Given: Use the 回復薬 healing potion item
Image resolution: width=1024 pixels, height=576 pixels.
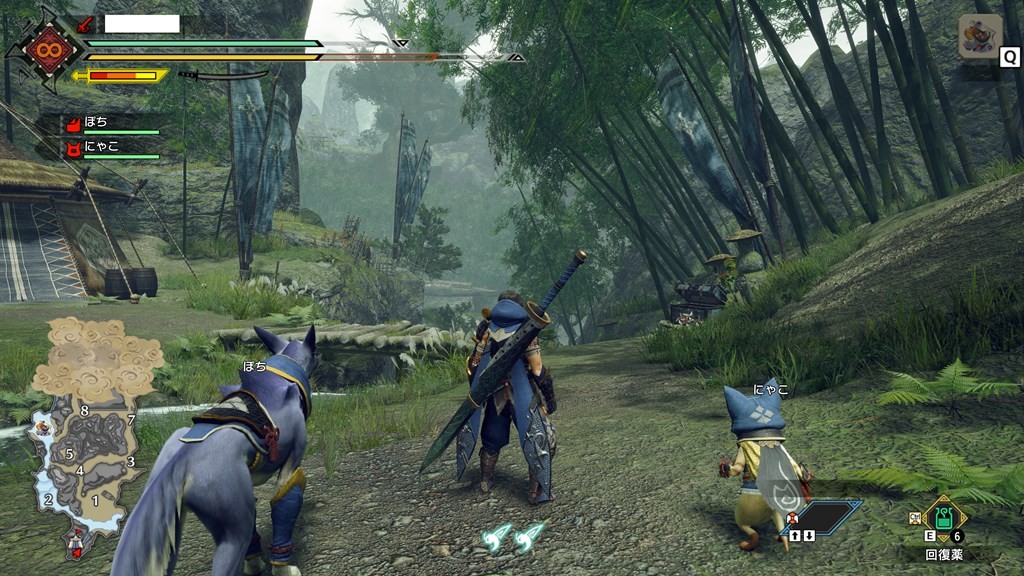Looking at the screenshot, I should (x=943, y=518).
